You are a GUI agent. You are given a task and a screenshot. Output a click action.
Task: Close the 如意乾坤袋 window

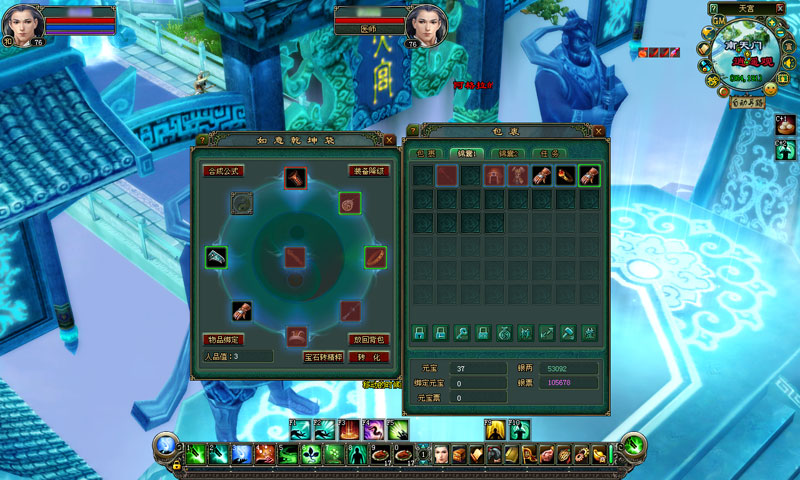point(389,140)
